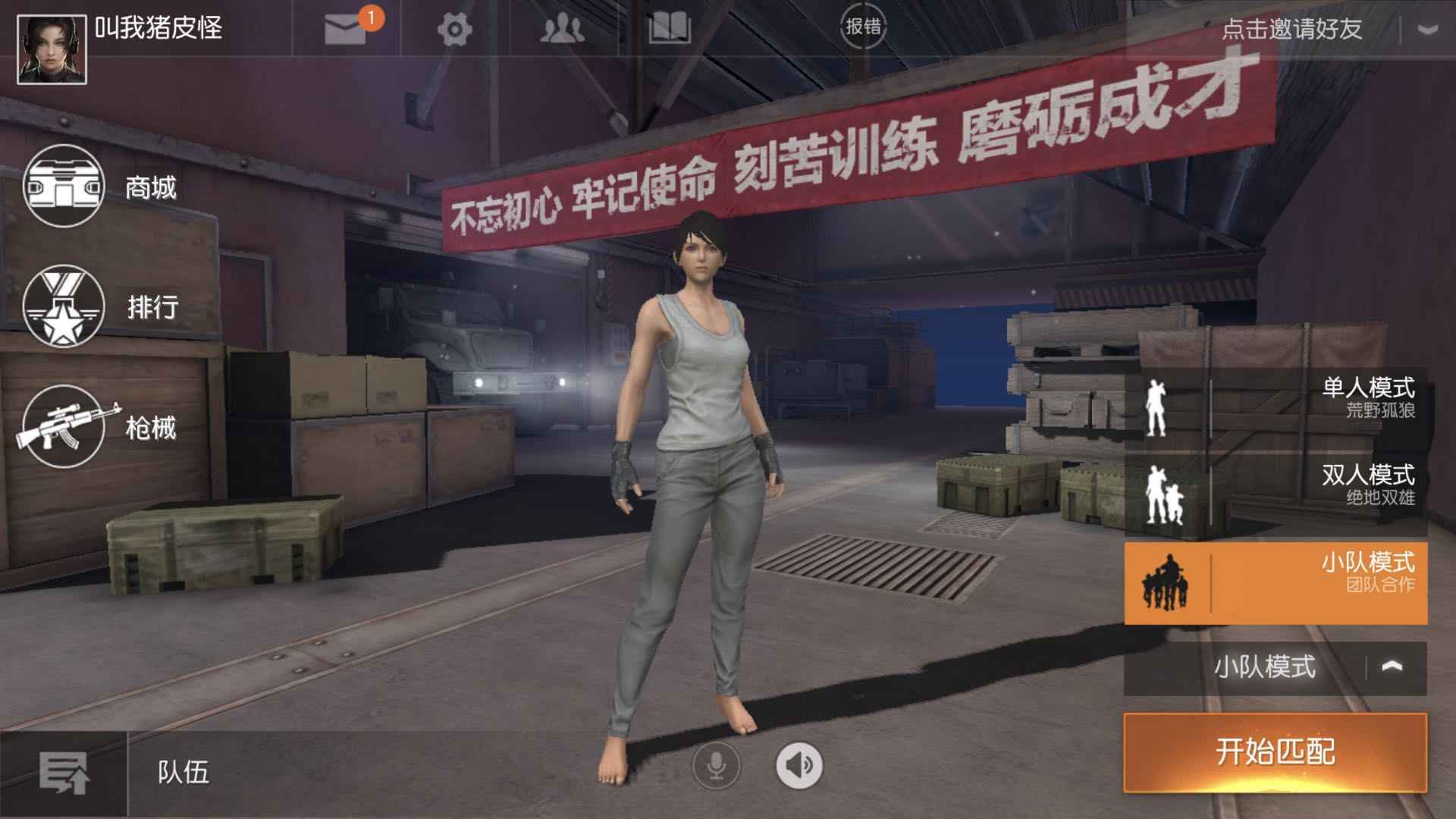Open the settings gear icon
Image resolution: width=1456 pixels, height=819 pixels.
click(x=456, y=28)
